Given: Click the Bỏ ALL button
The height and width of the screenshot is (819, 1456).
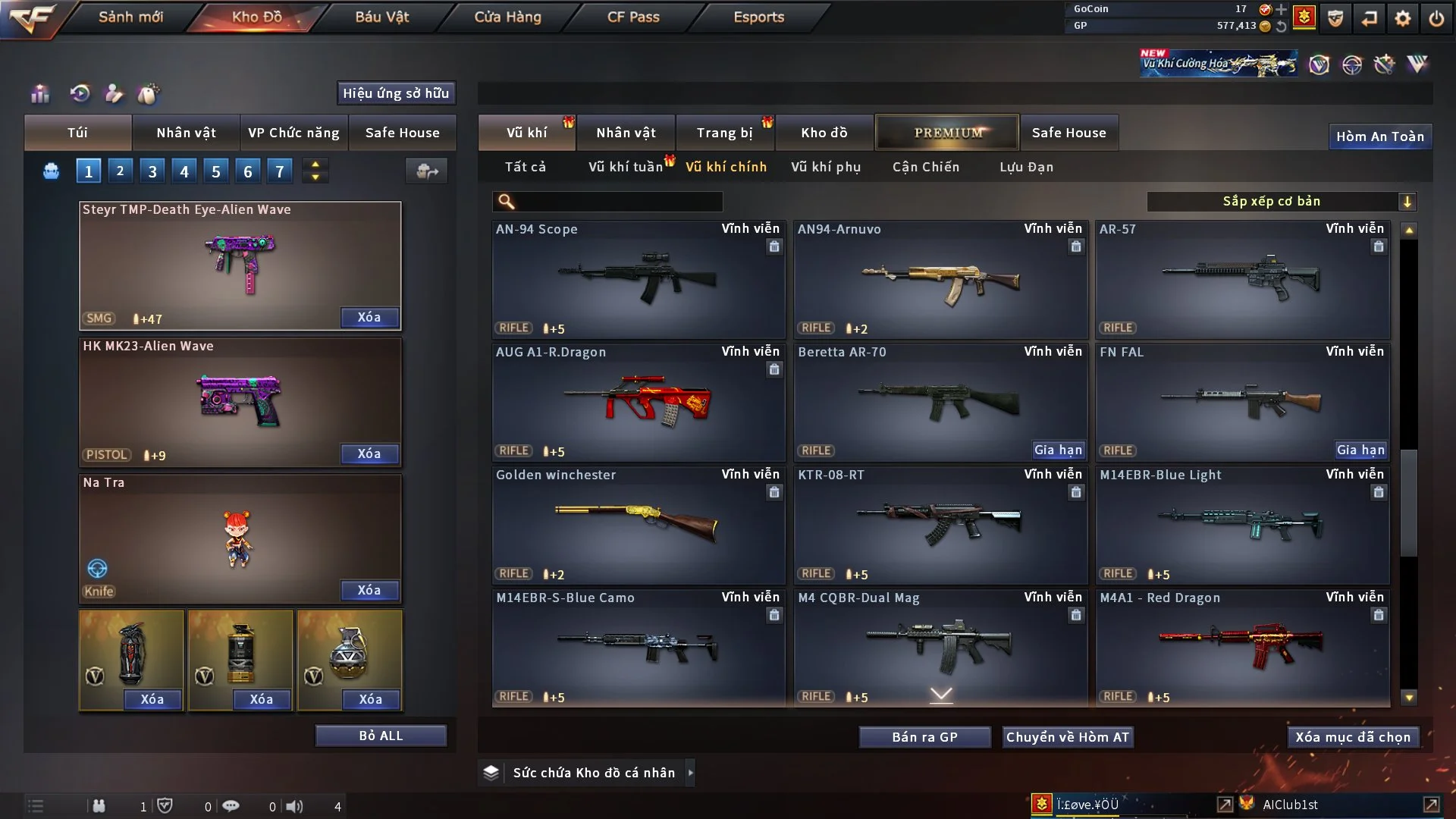Looking at the screenshot, I should tap(381, 736).
